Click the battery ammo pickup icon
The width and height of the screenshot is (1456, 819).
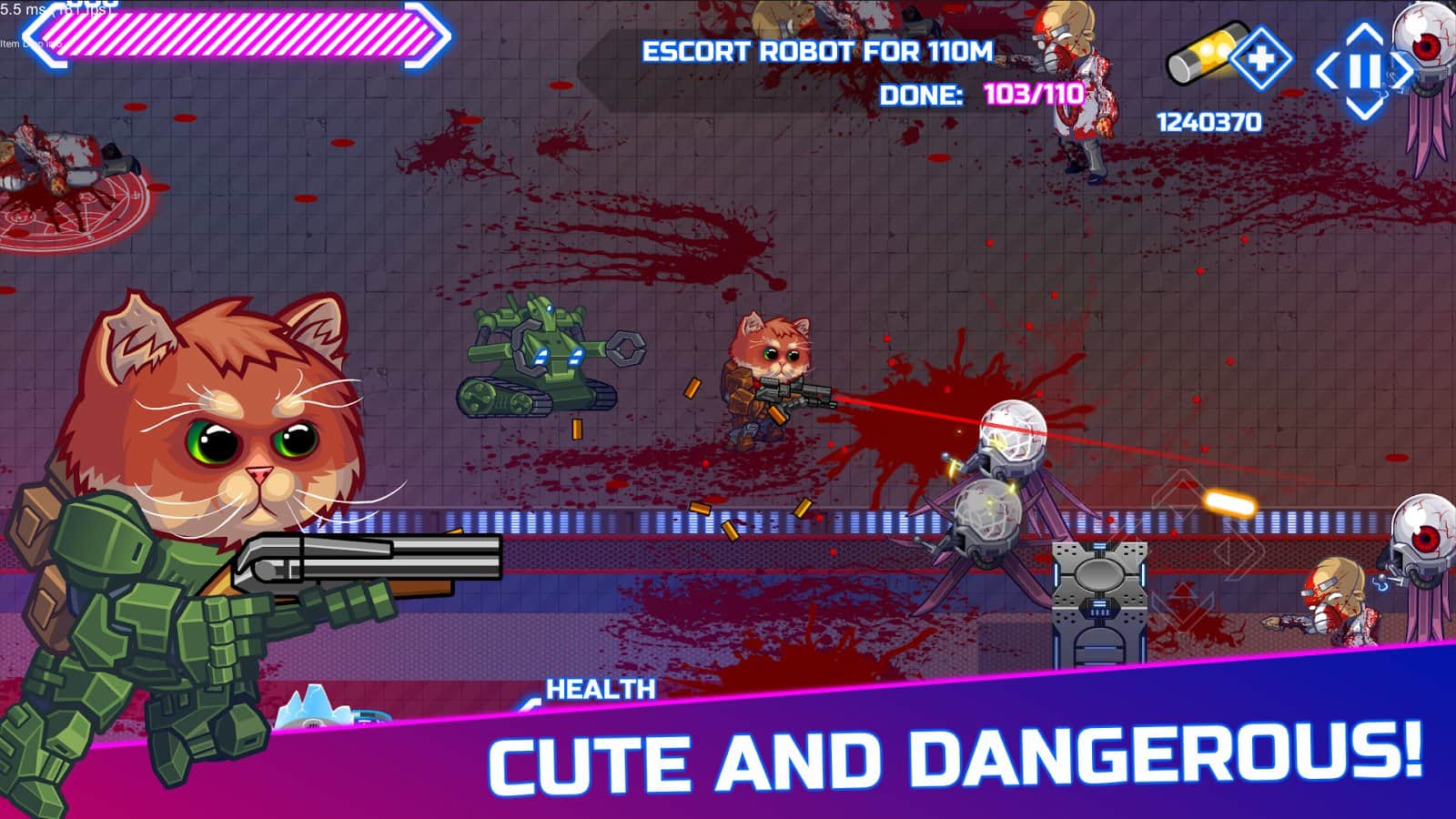1207,56
